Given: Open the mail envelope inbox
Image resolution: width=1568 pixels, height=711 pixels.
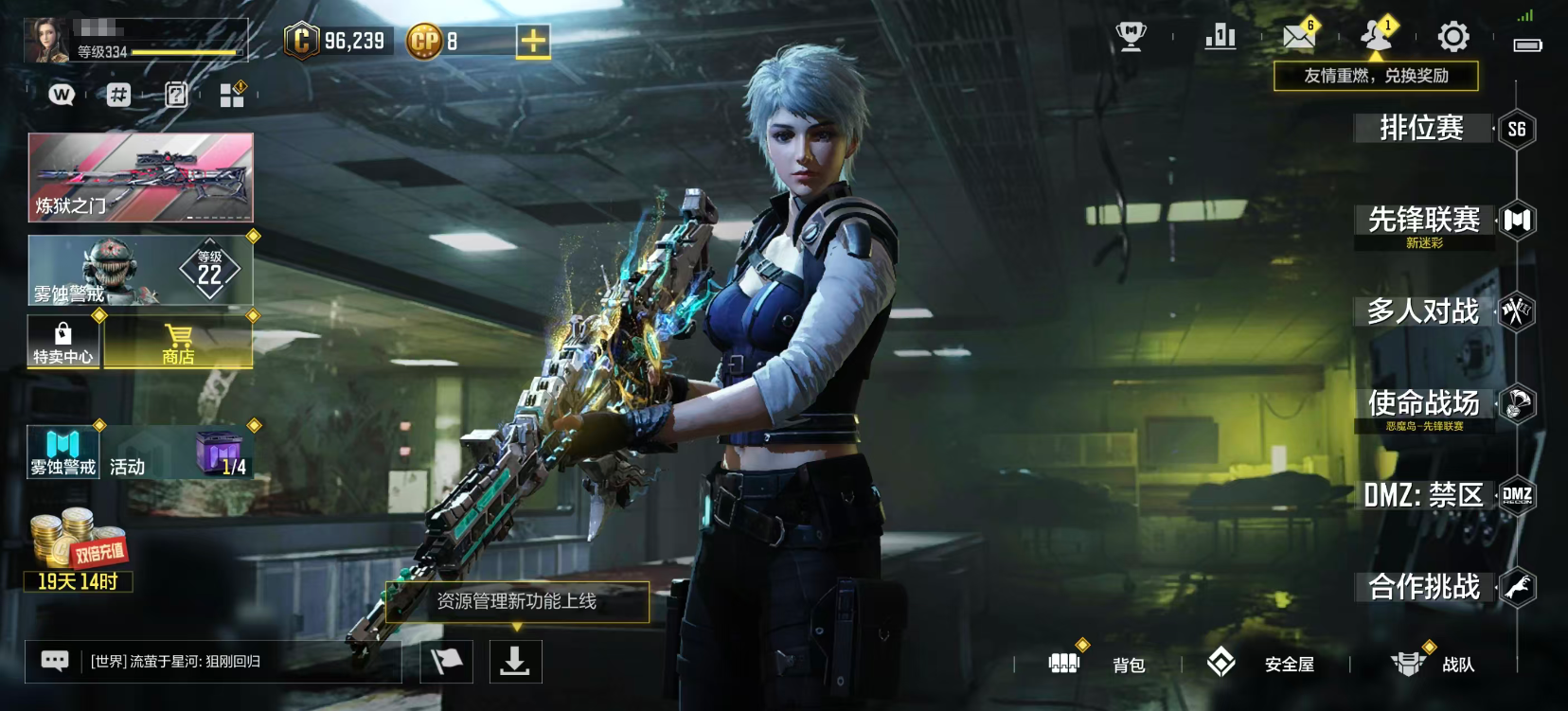Looking at the screenshot, I should tap(1298, 37).
